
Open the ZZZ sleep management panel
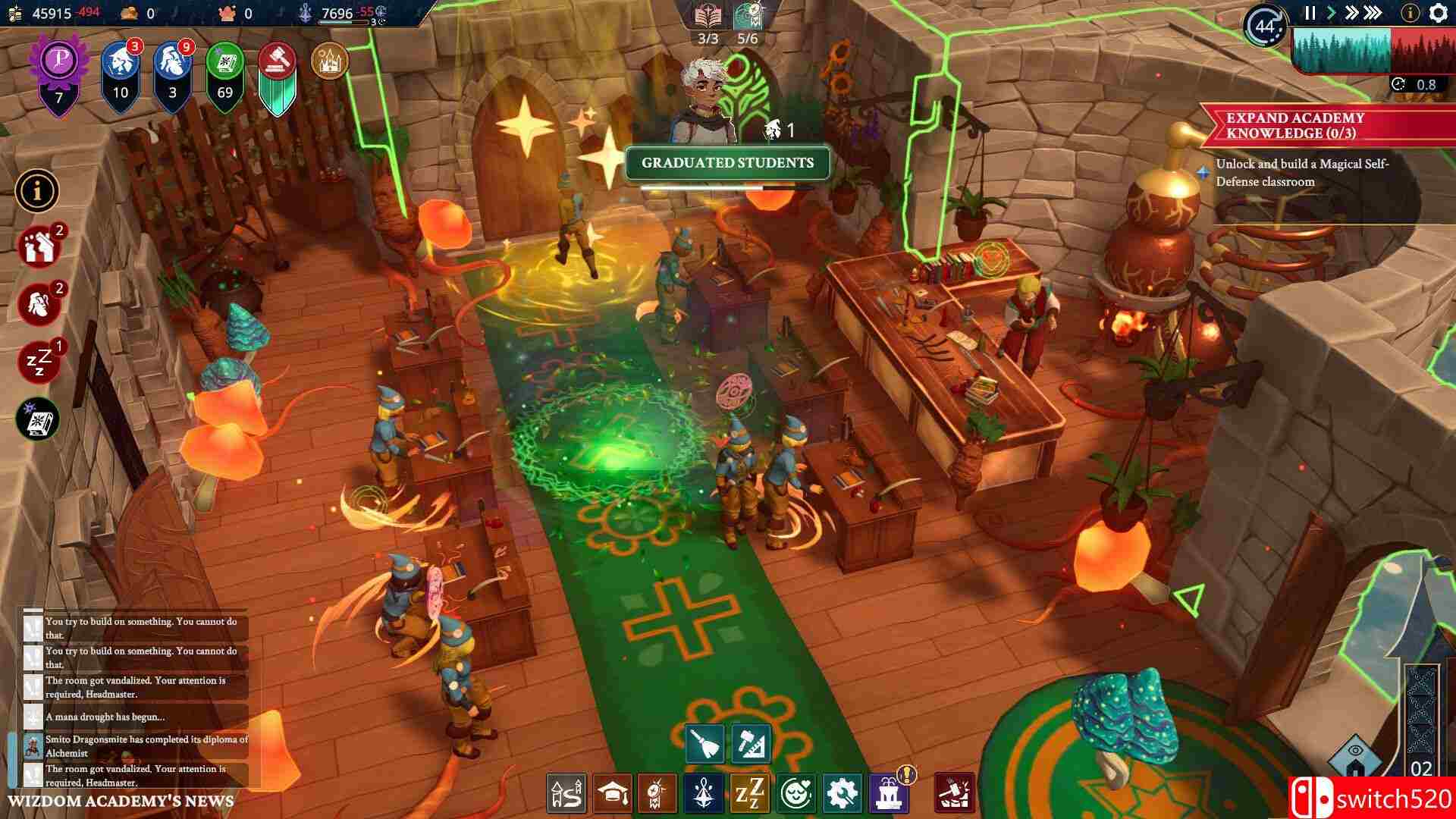pos(749,794)
